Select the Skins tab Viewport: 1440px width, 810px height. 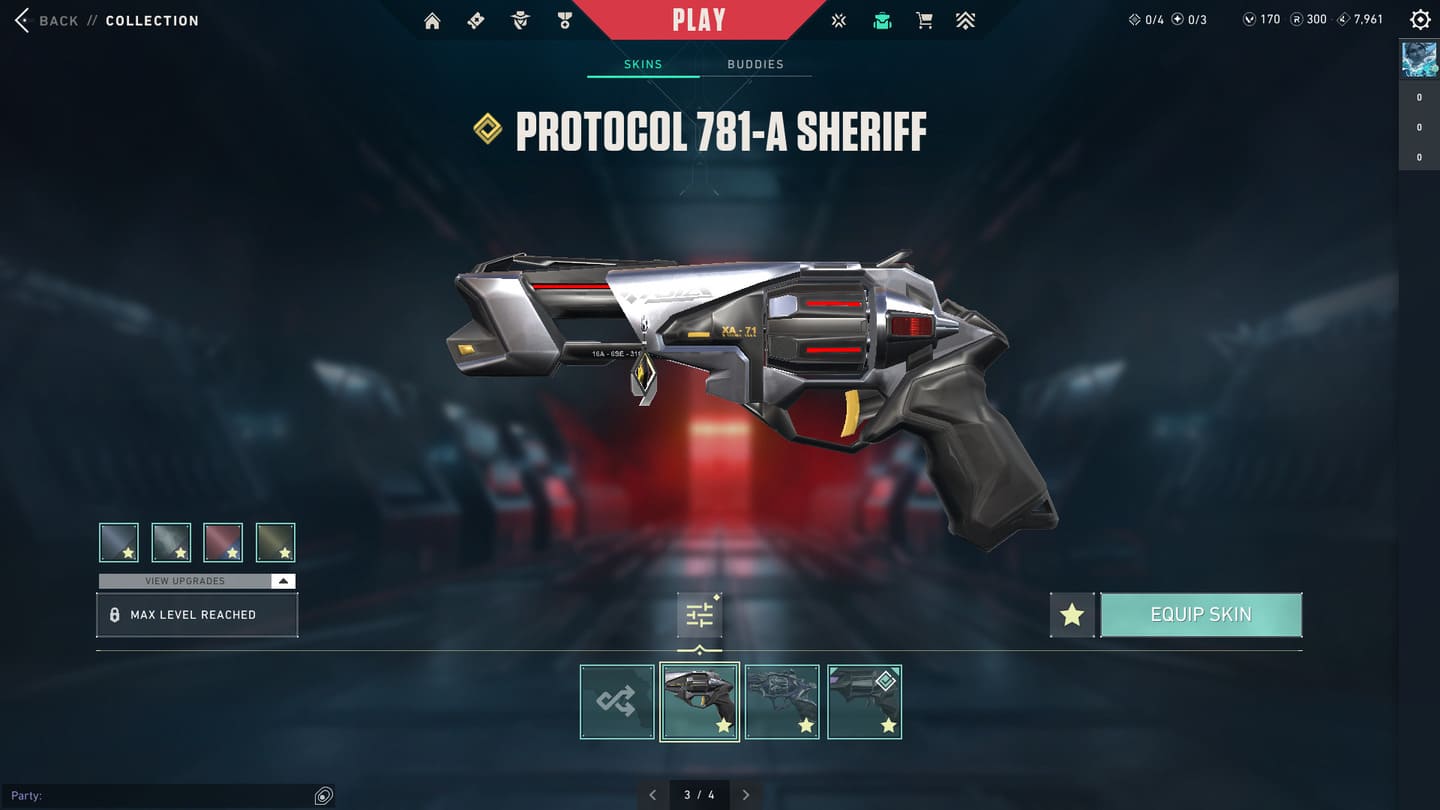pos(643,64)
